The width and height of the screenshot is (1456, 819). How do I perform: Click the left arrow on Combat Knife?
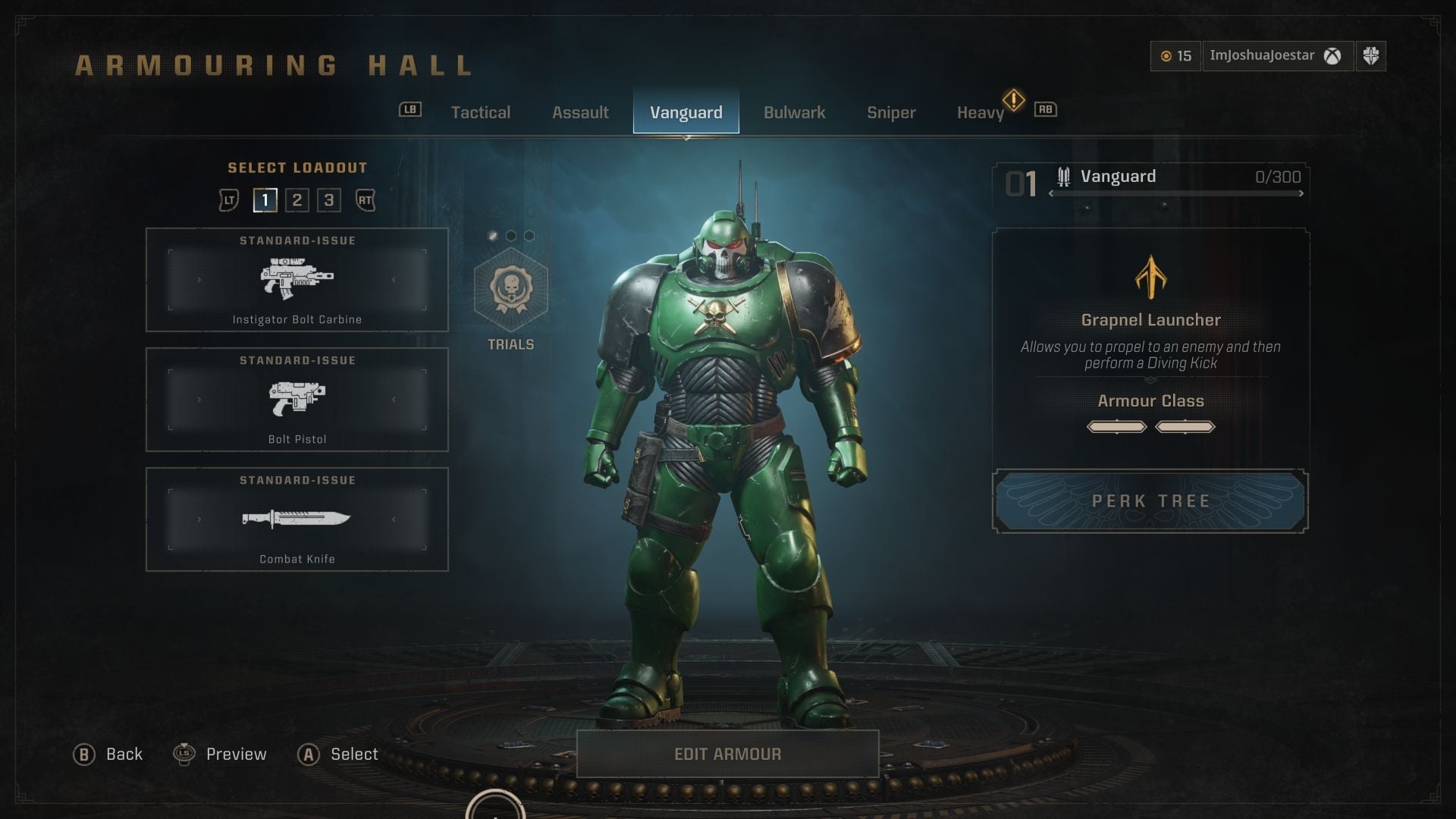point(199,518)
